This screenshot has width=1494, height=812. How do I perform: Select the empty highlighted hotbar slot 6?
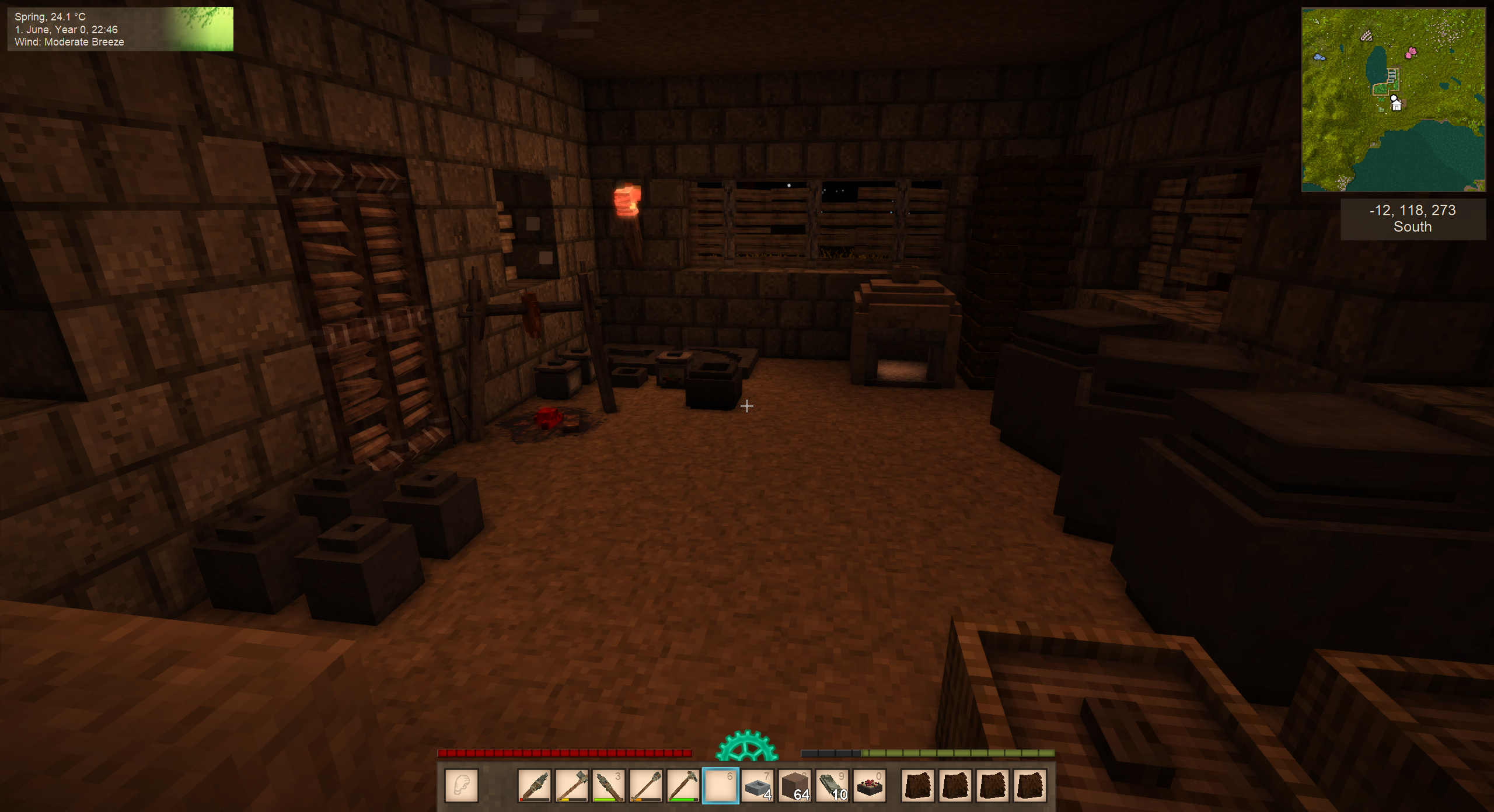[720, 785]
